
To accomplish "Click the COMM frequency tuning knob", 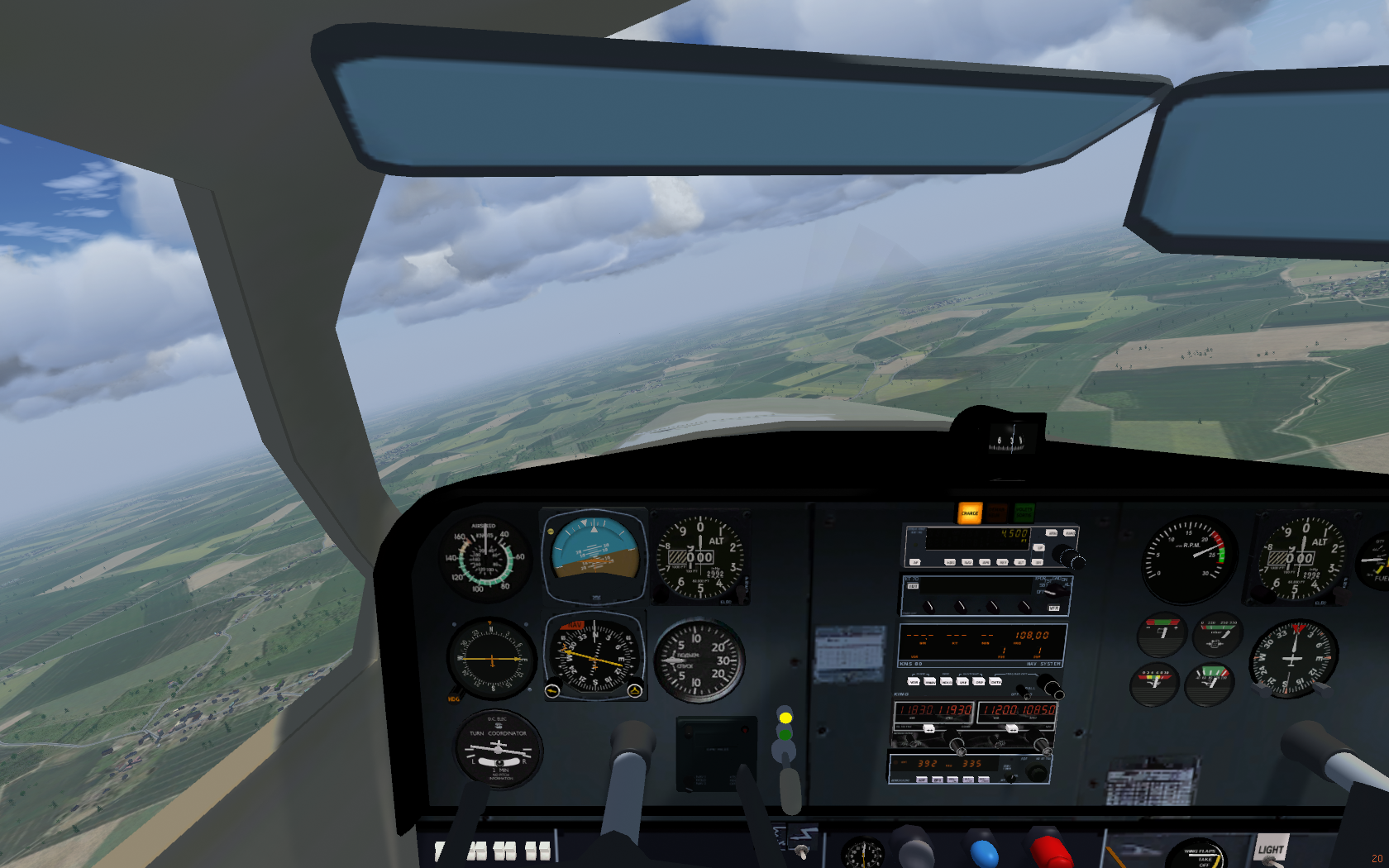I will point(957,746).
